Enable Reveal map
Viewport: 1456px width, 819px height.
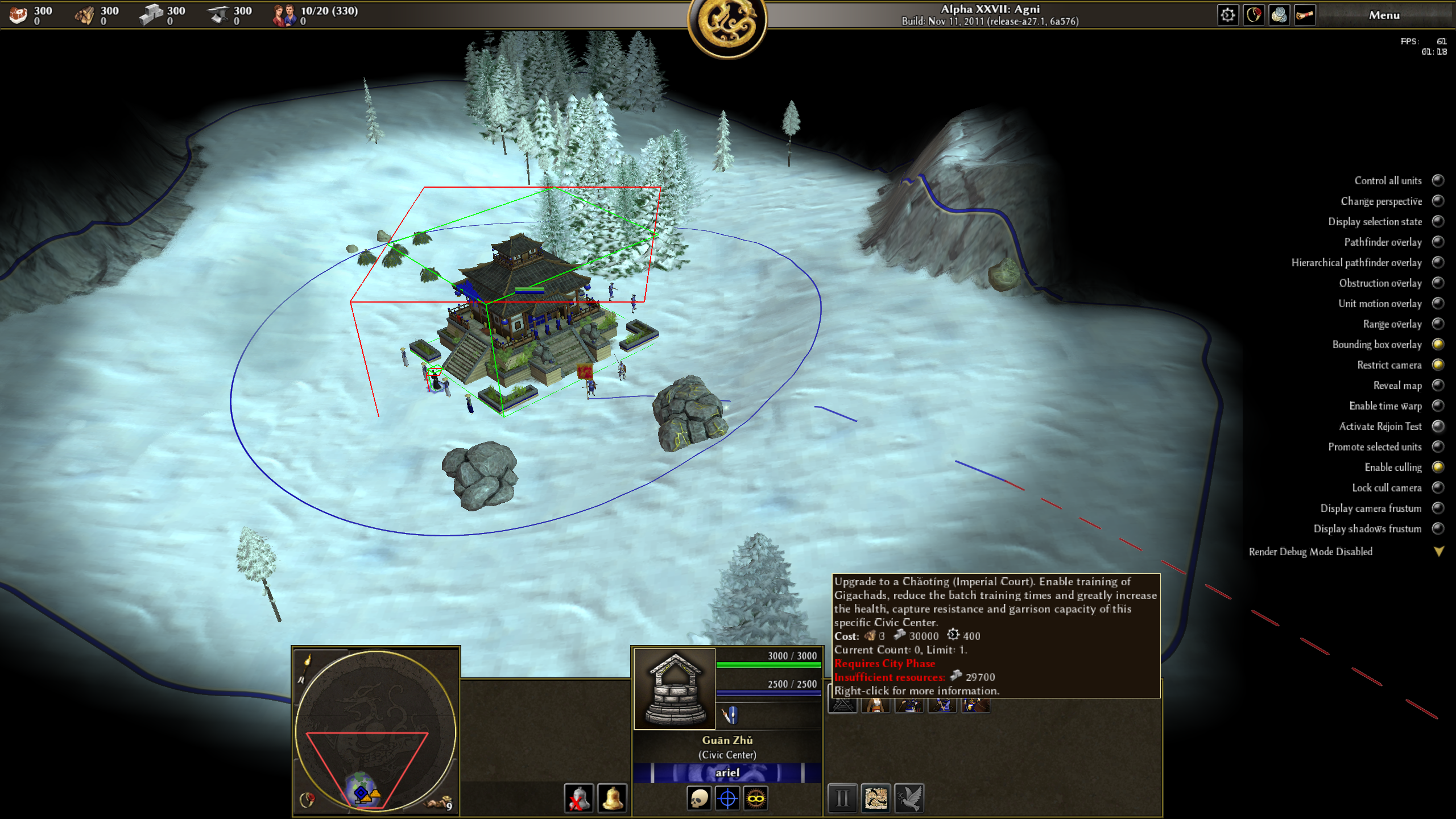[1438, 385]
